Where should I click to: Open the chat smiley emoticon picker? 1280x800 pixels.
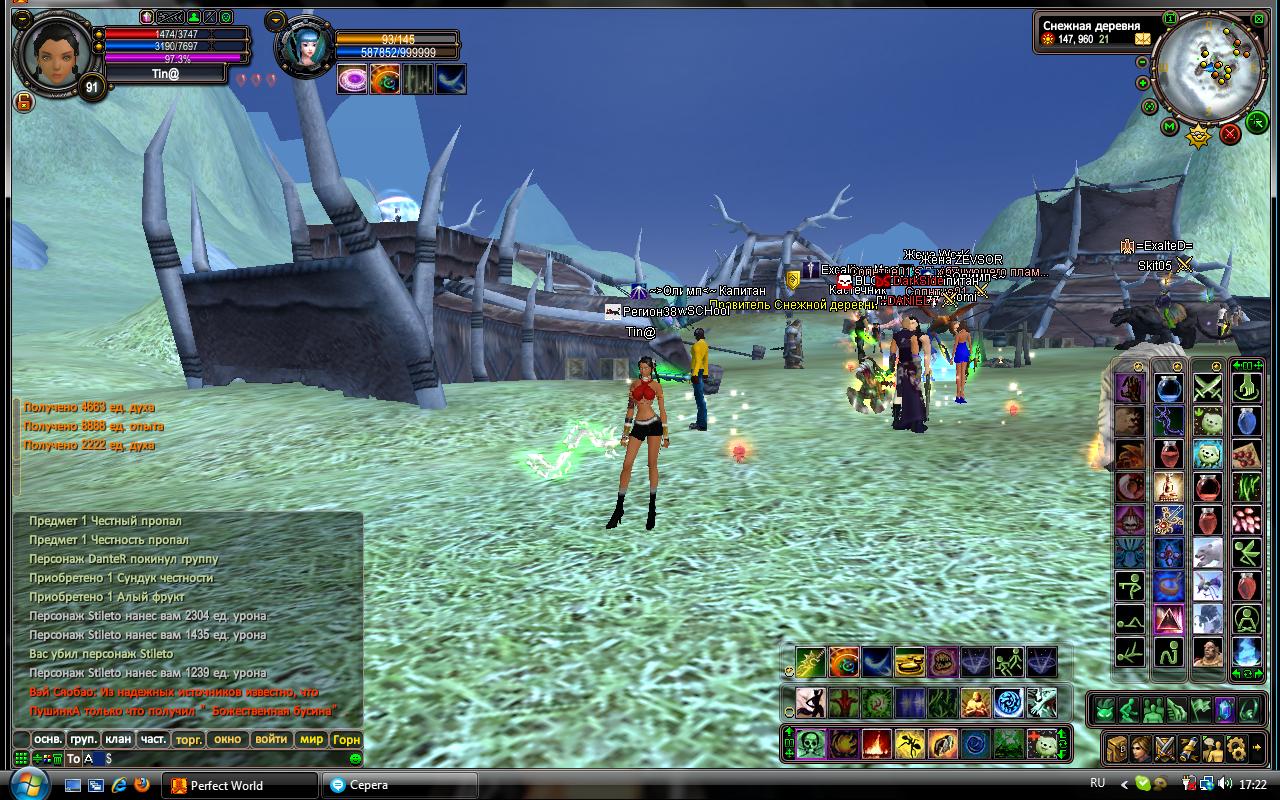tap(354, 759)
